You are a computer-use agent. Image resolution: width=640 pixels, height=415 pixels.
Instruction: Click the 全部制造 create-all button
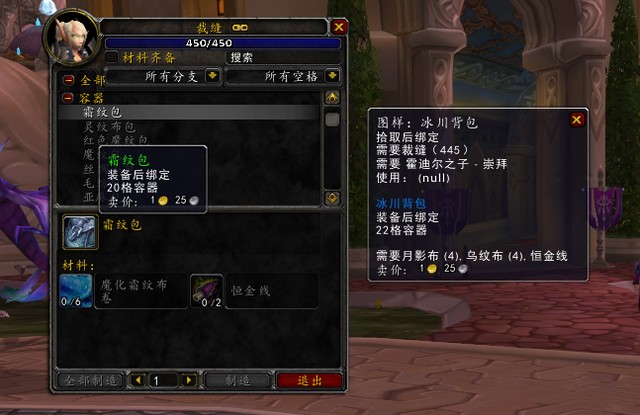[90, 381]
